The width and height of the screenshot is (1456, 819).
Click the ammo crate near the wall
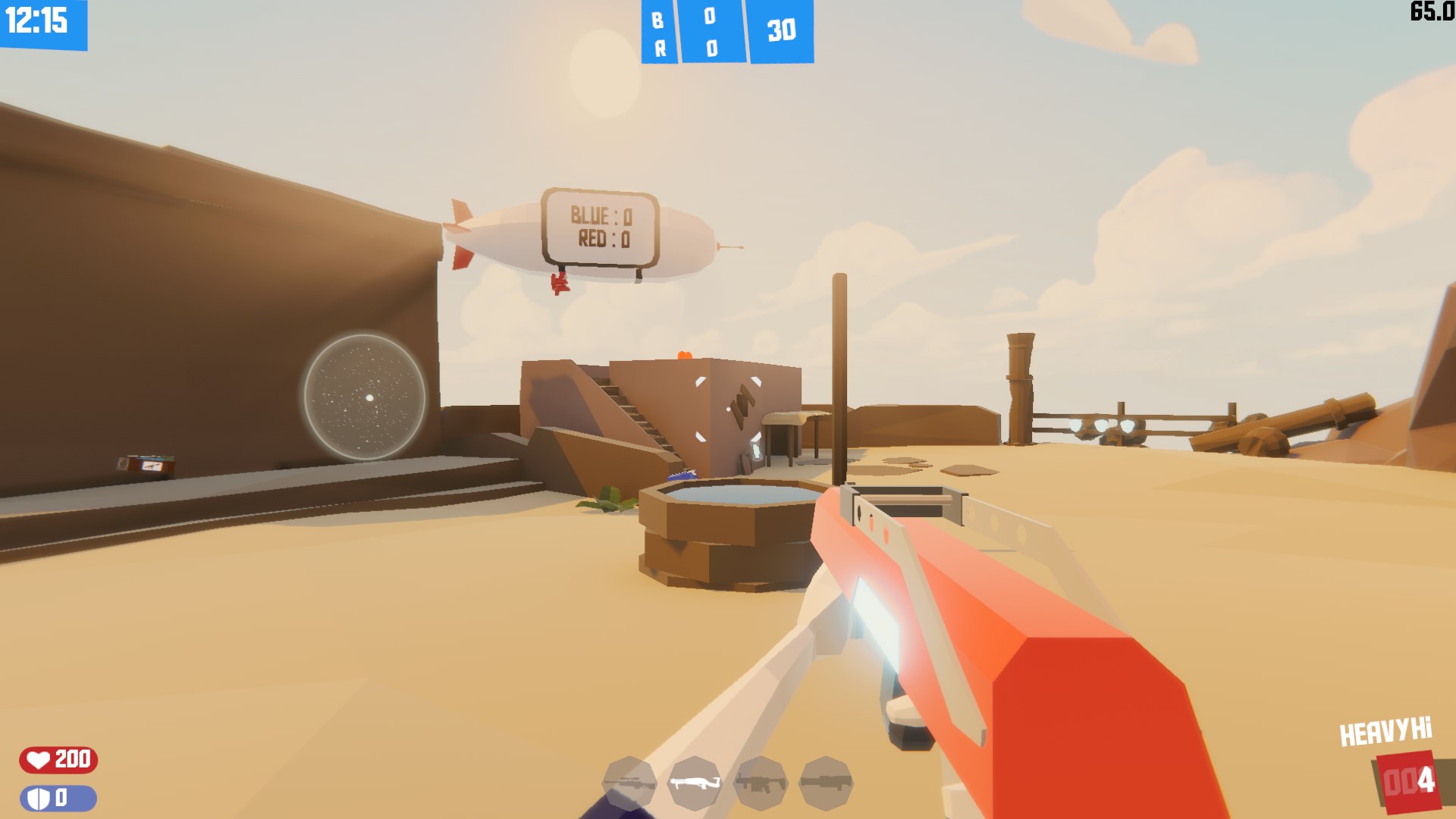[146, 463]
